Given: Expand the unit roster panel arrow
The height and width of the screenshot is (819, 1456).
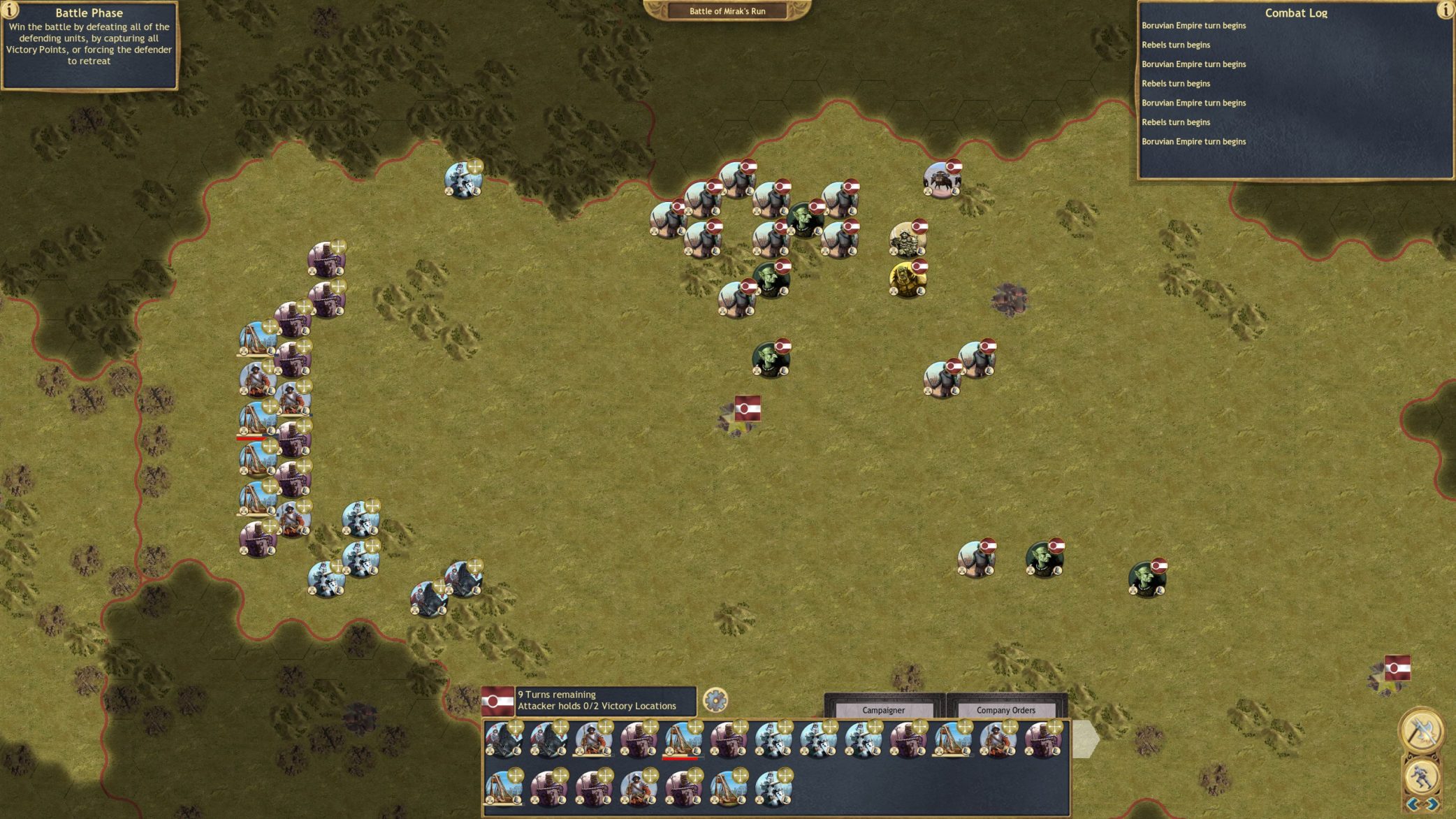Looking at the screenshot, I should click(x=1085, y=739).
